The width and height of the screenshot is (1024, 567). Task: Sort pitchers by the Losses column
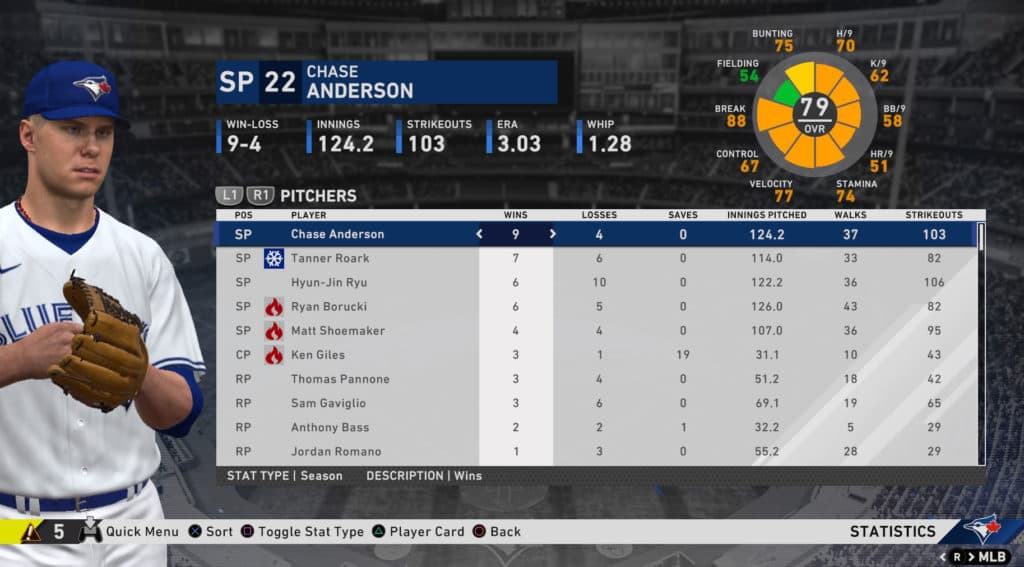(x=599, y=215)
